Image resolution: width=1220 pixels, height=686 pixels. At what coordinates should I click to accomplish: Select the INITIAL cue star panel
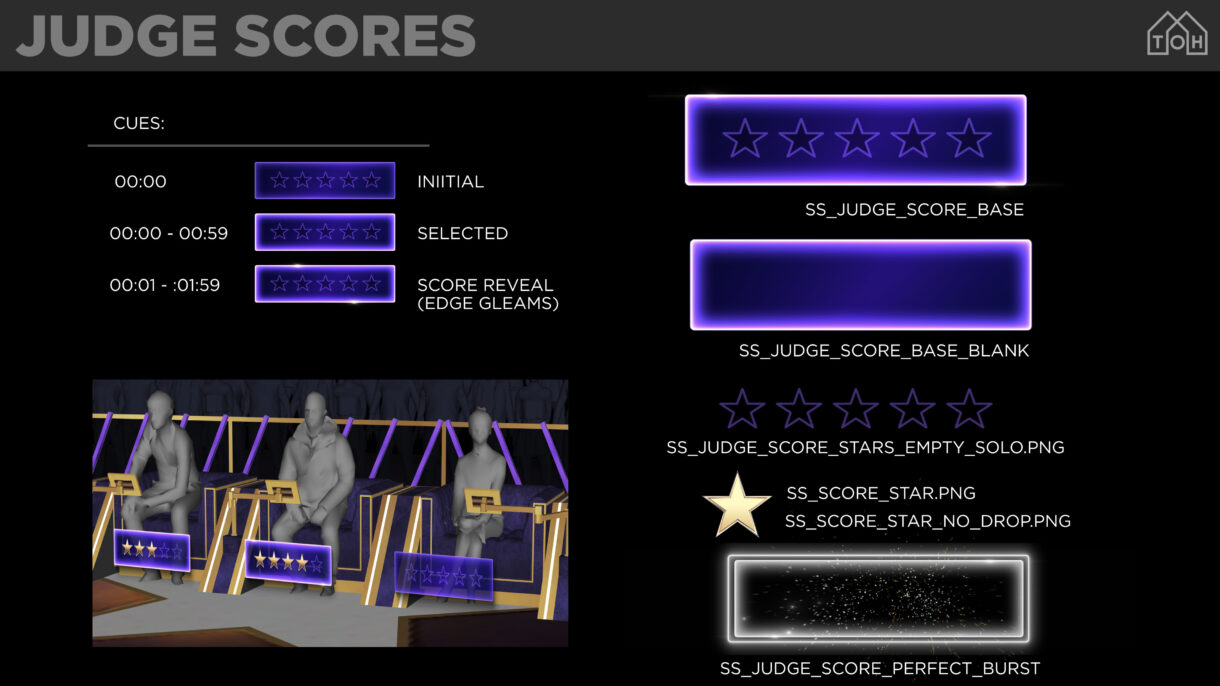(325, 181)
